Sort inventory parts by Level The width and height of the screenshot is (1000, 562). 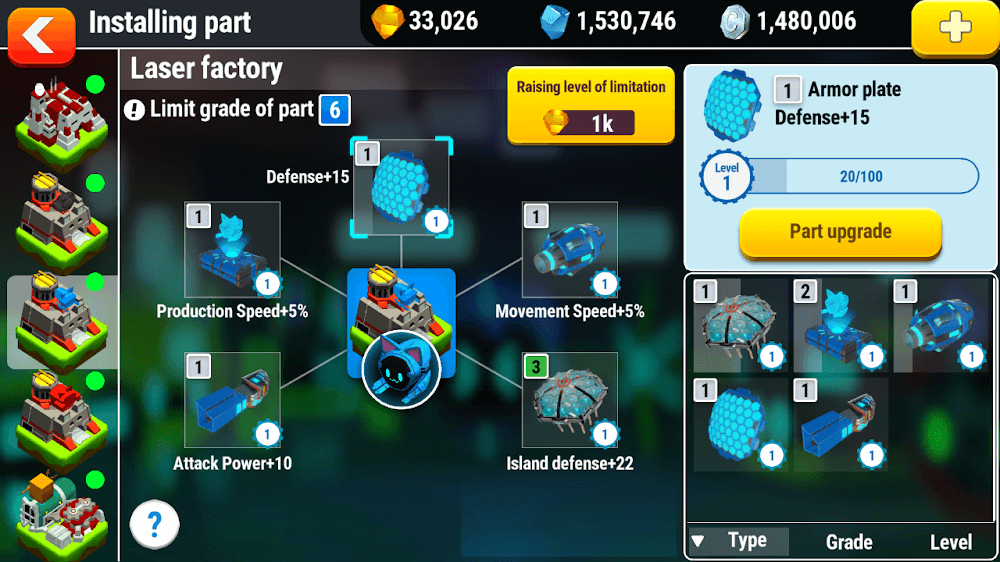point(950,541)
